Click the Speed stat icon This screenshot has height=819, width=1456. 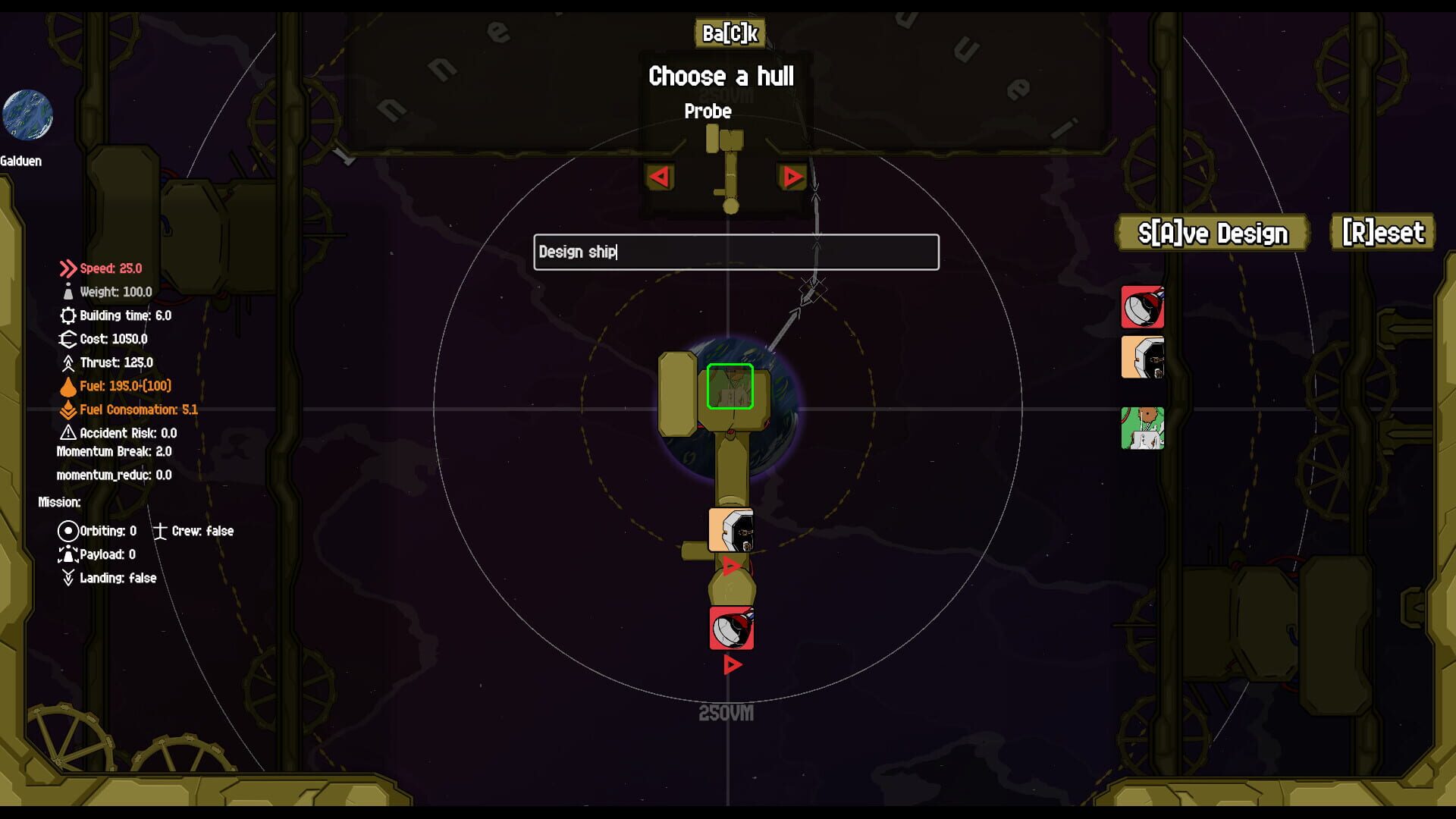pyautogui.click(x=67, y=267)
